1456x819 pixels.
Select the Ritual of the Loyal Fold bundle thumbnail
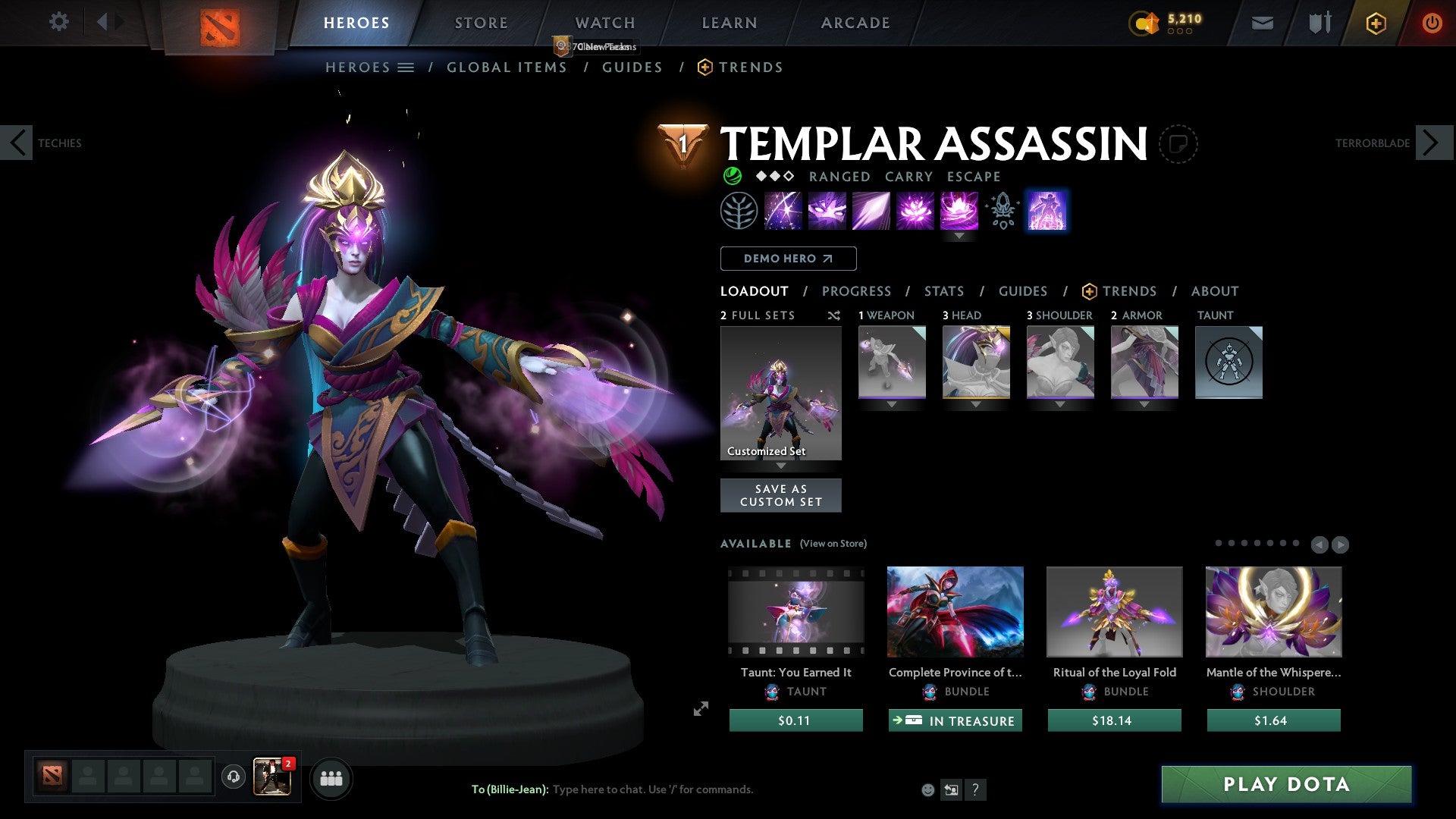tap(1113, 612)
